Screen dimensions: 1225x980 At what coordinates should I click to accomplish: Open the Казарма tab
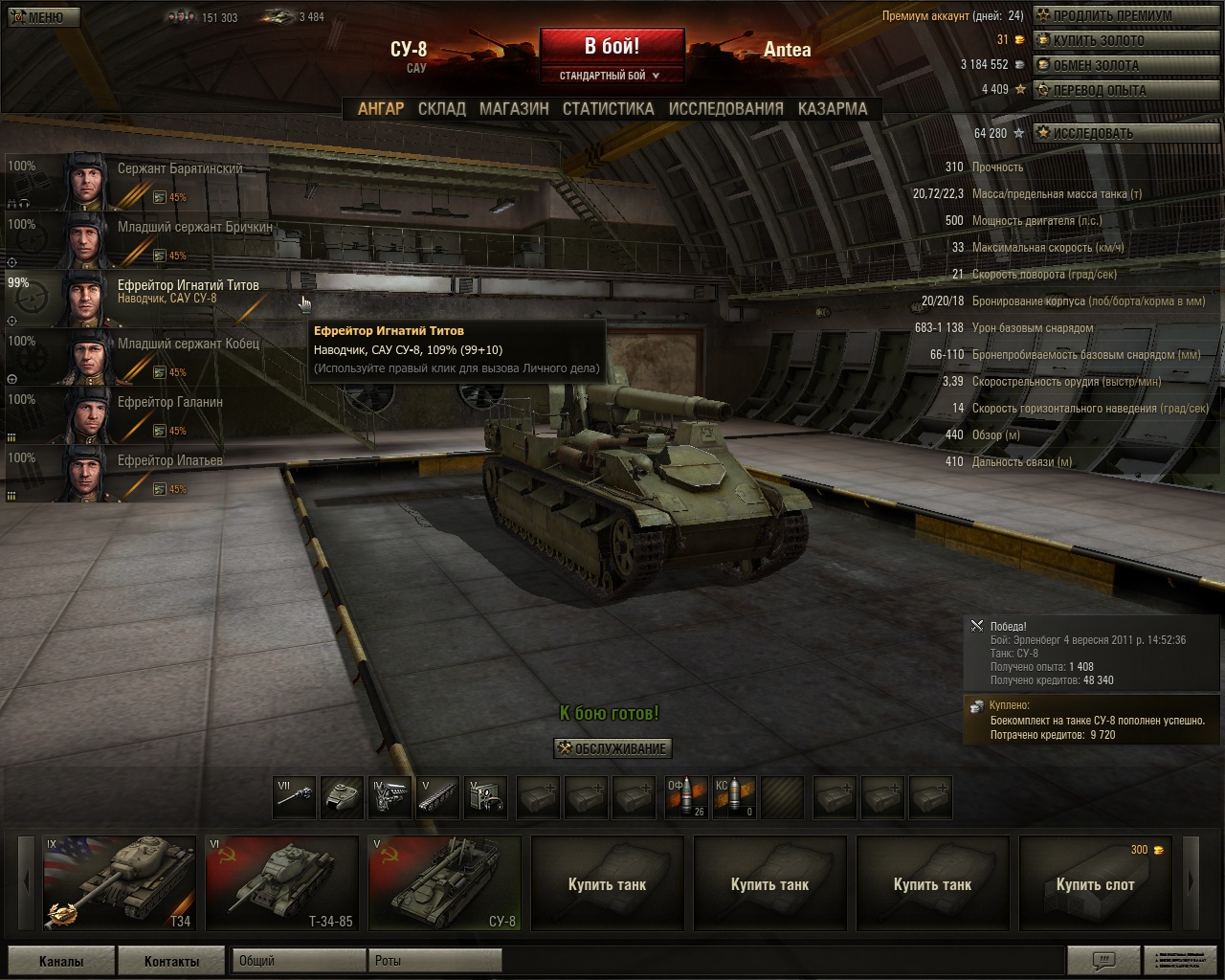coord(833,109)
